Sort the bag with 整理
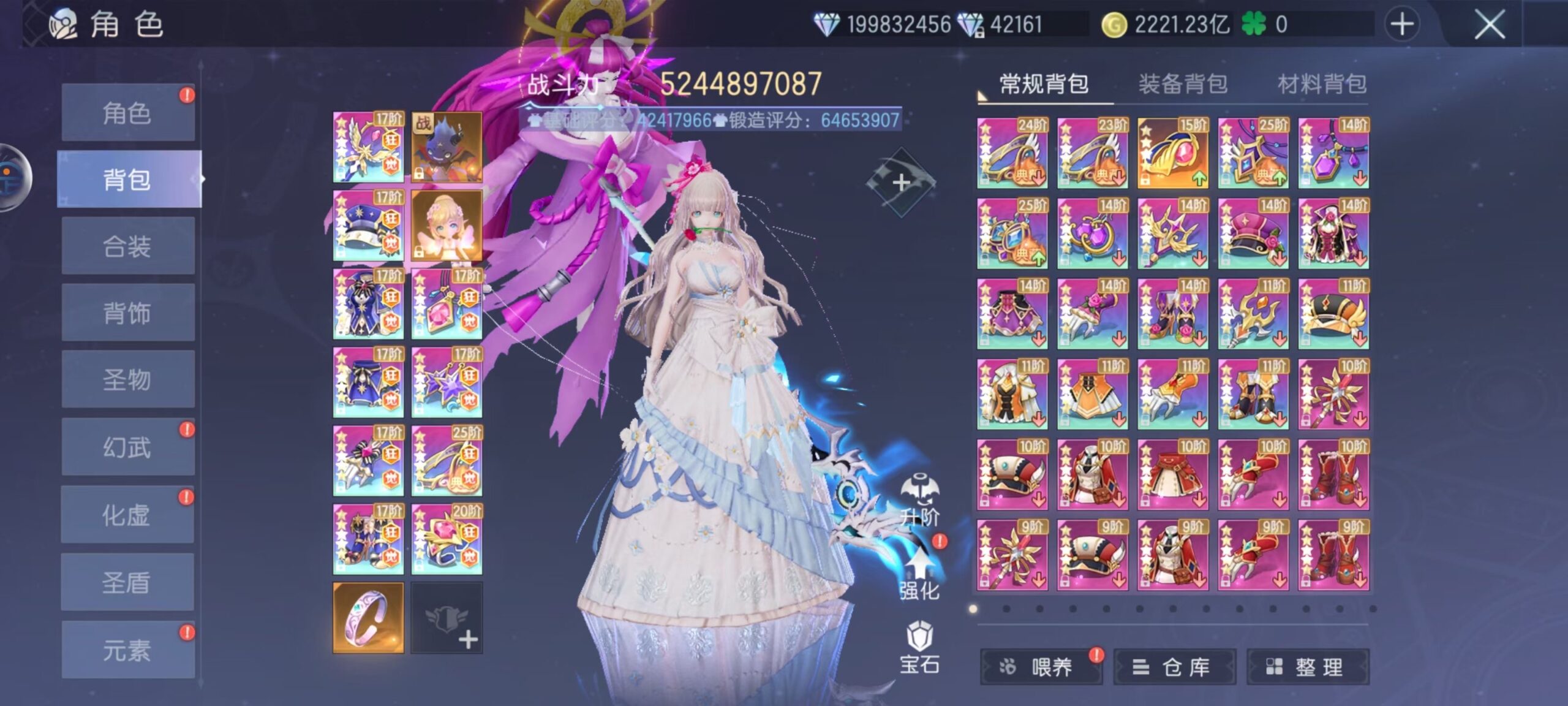The image size is (1568, 706). (x=1308, y=667)
